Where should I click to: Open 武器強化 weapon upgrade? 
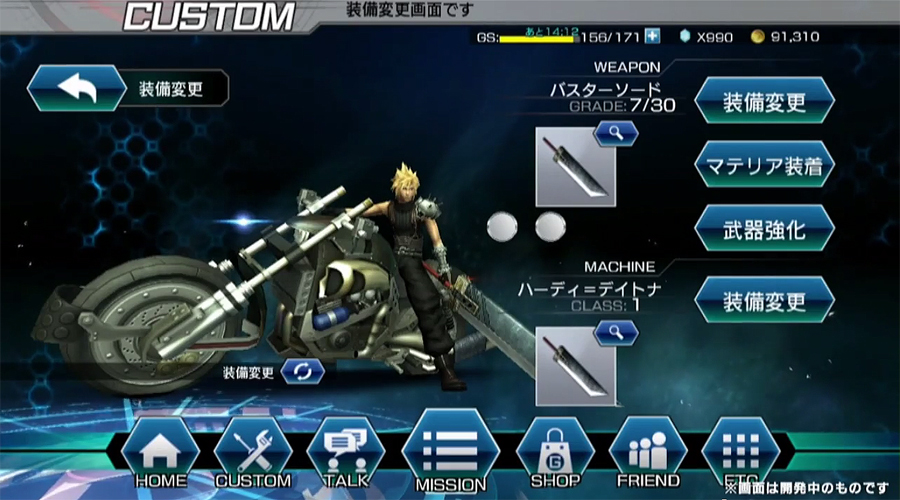point(764,228)
